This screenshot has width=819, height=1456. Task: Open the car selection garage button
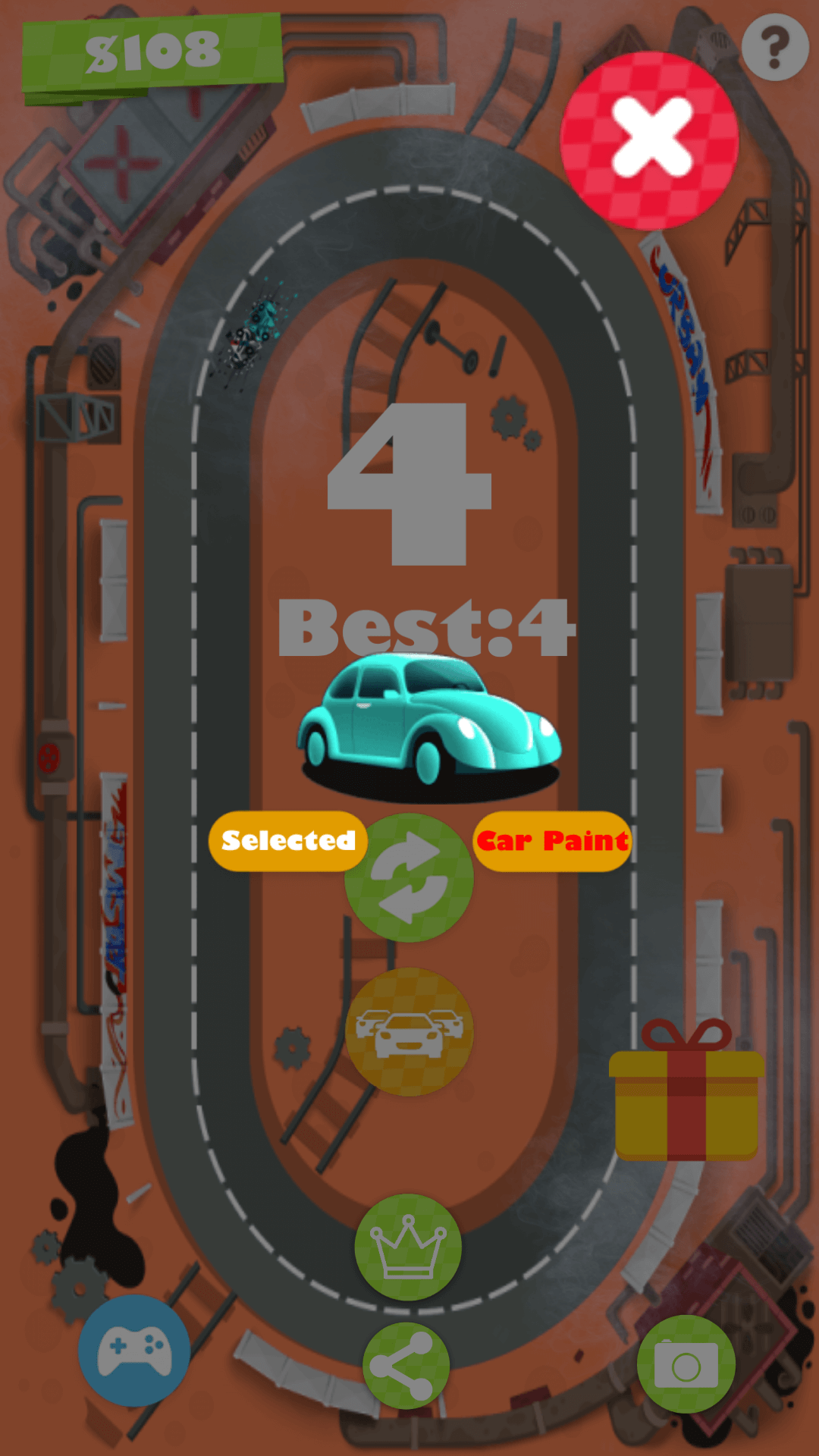tap(409, 1031)
